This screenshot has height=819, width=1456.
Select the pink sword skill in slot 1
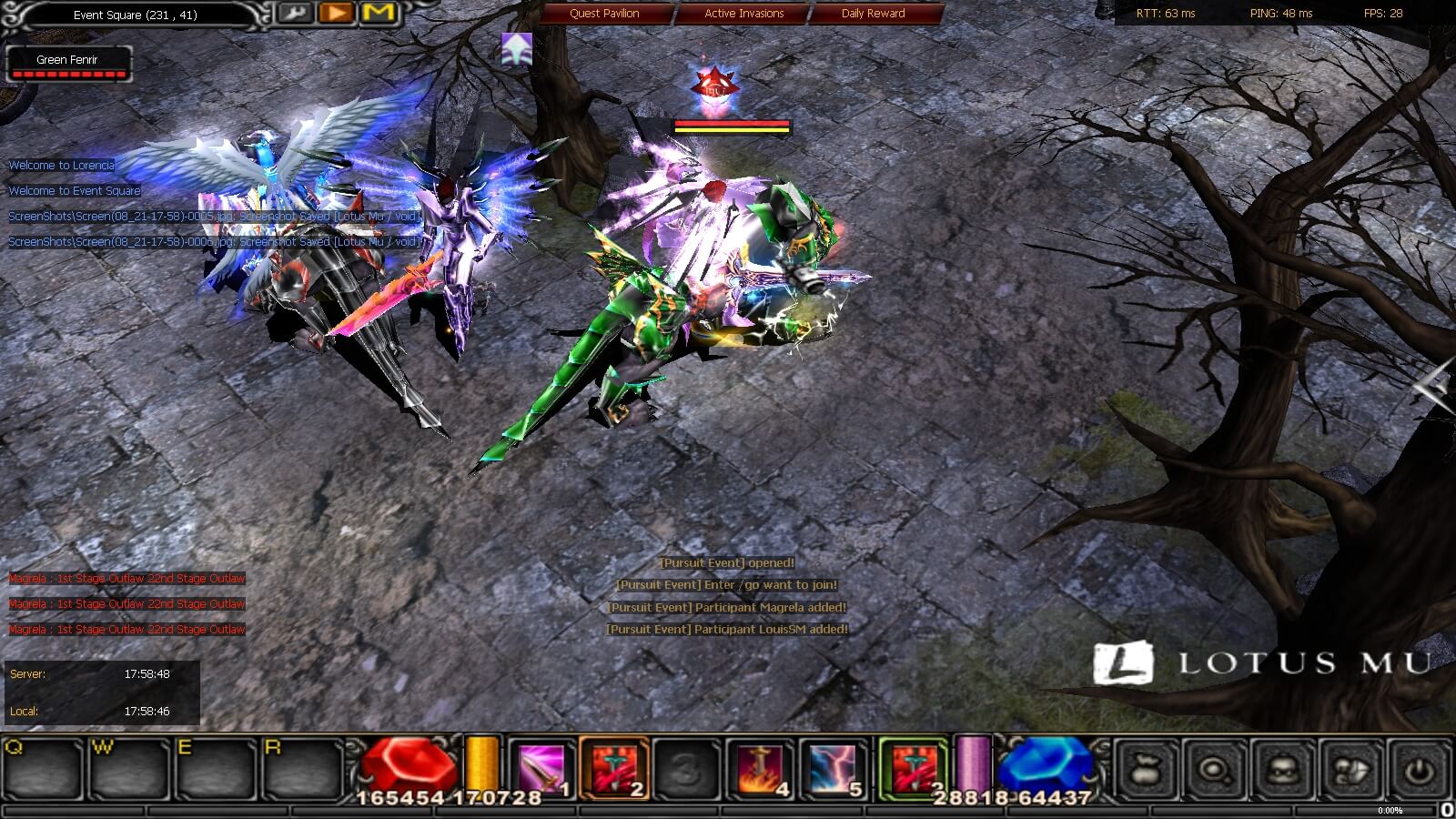541,769
